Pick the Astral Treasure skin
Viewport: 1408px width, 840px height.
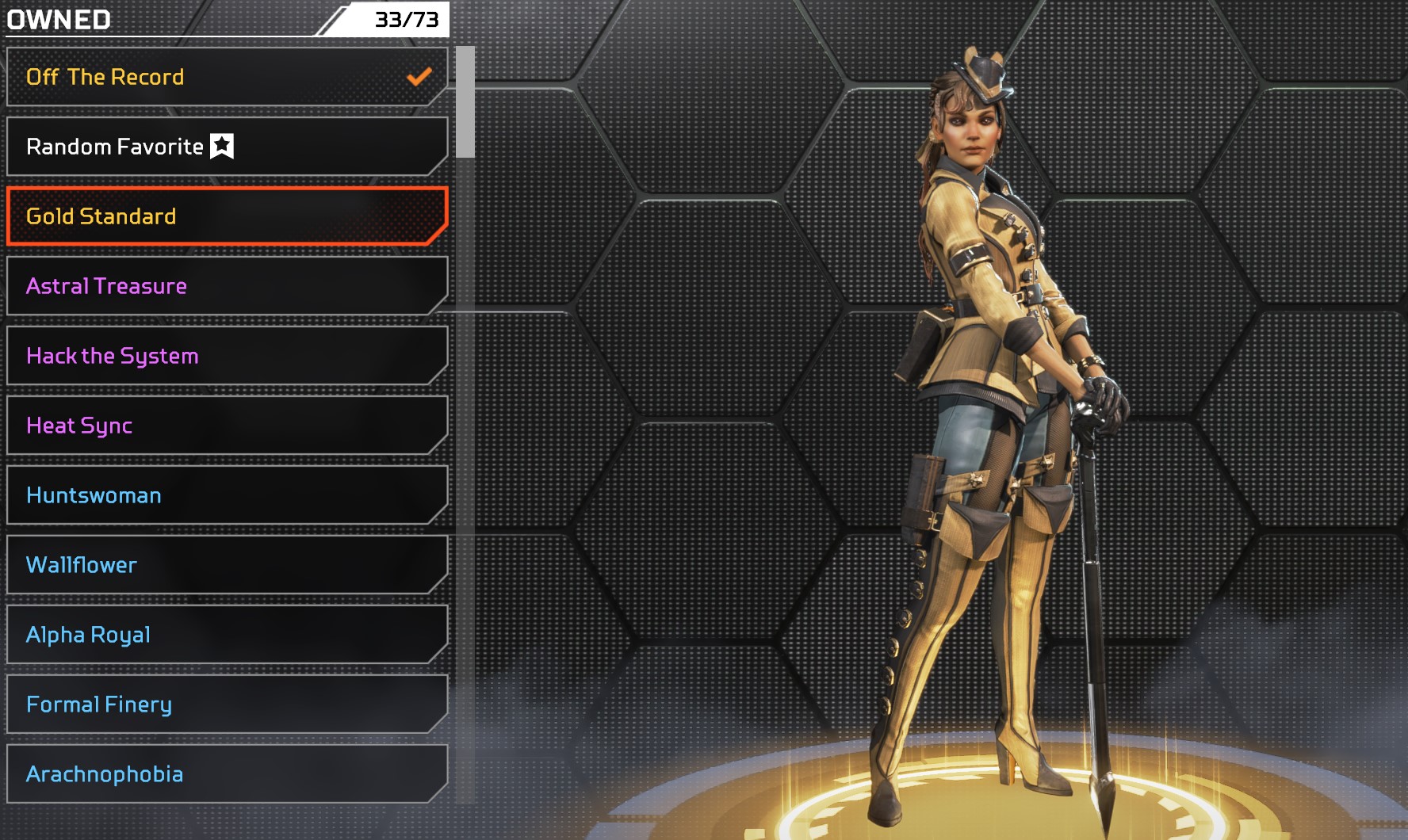pos(226,286)
